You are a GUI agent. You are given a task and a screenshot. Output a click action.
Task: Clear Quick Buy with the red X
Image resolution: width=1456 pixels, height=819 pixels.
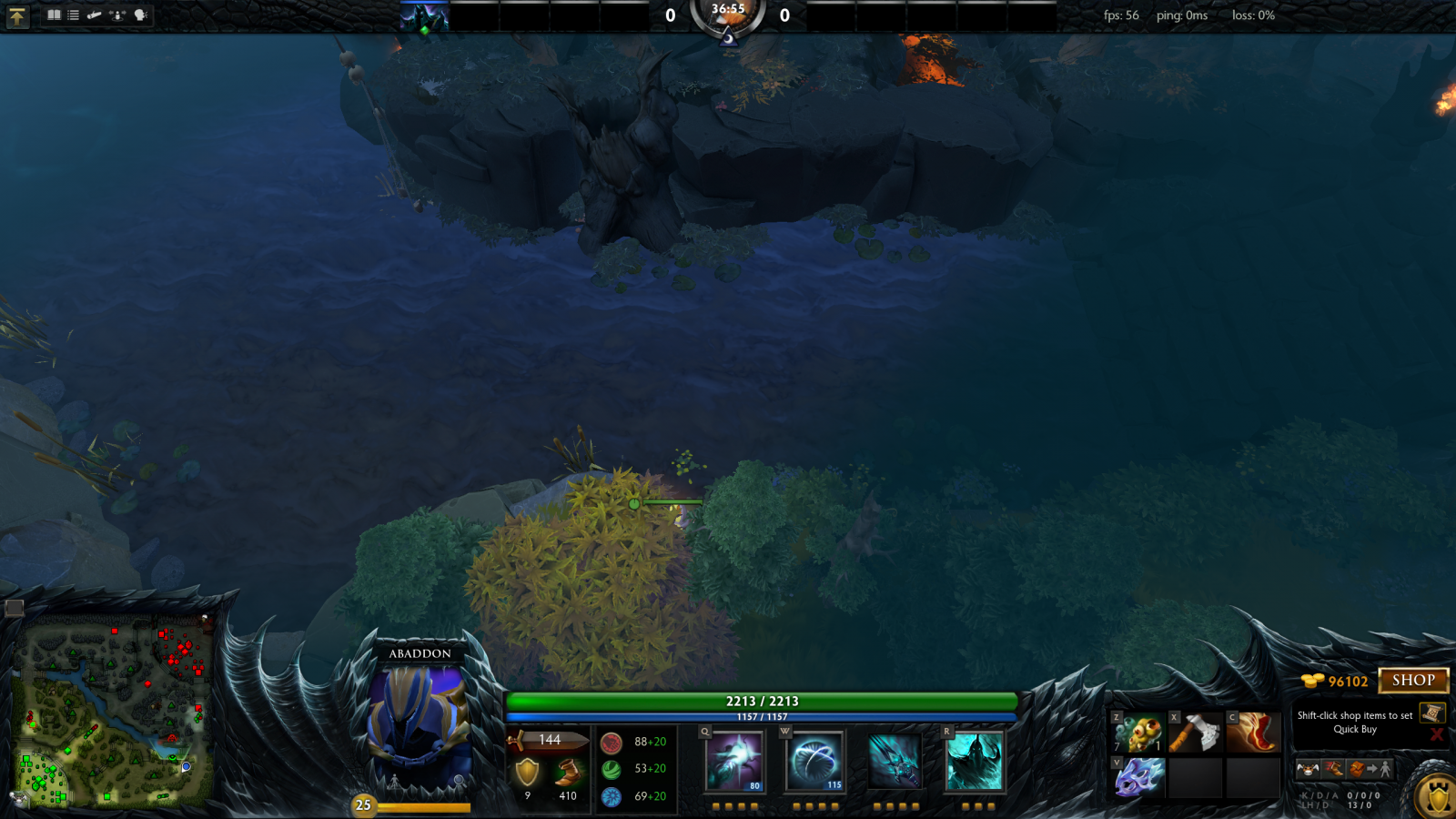pyautogui.click(x=1437, y=734)
